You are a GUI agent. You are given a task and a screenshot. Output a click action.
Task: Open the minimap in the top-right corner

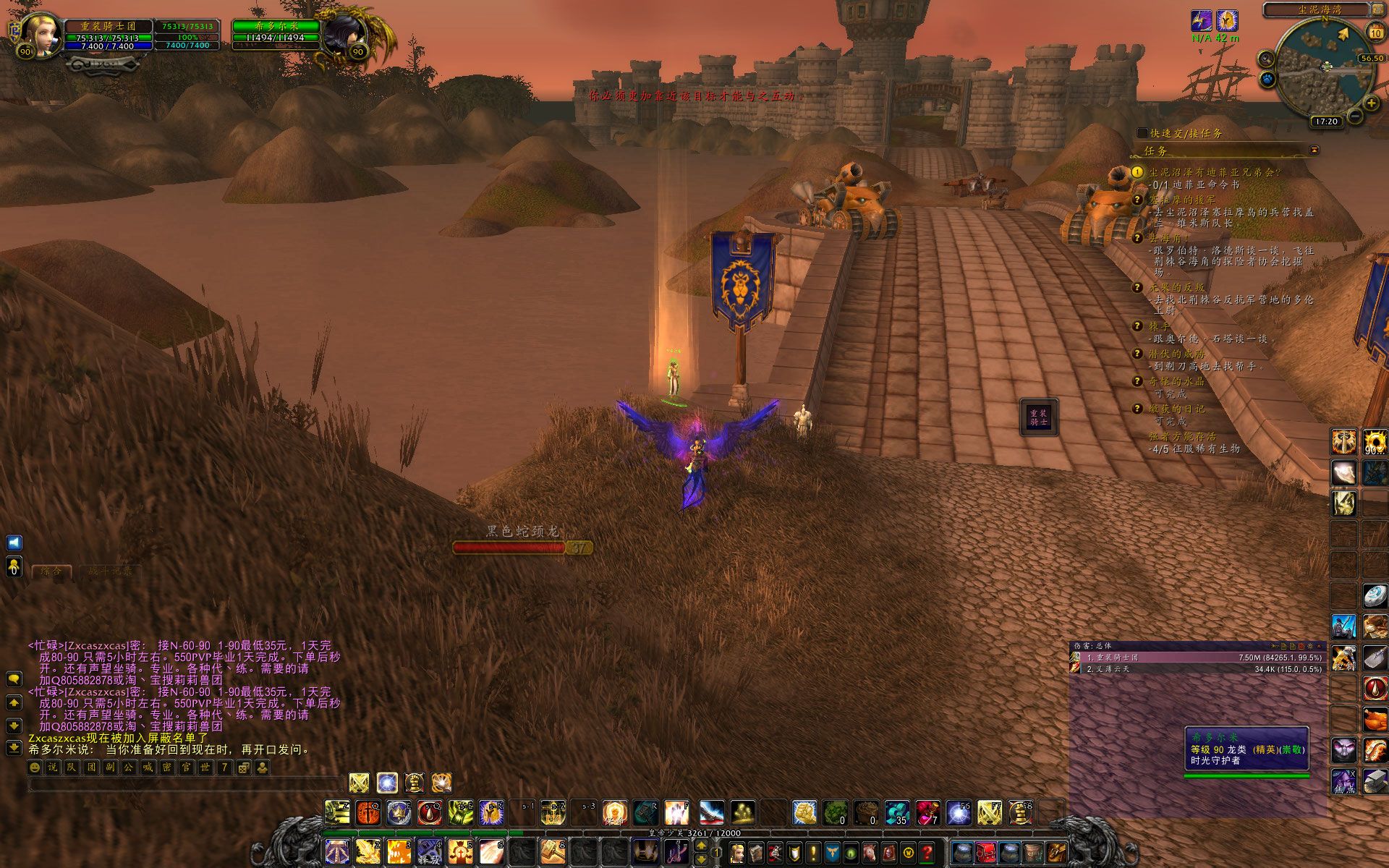[1325, 68]
